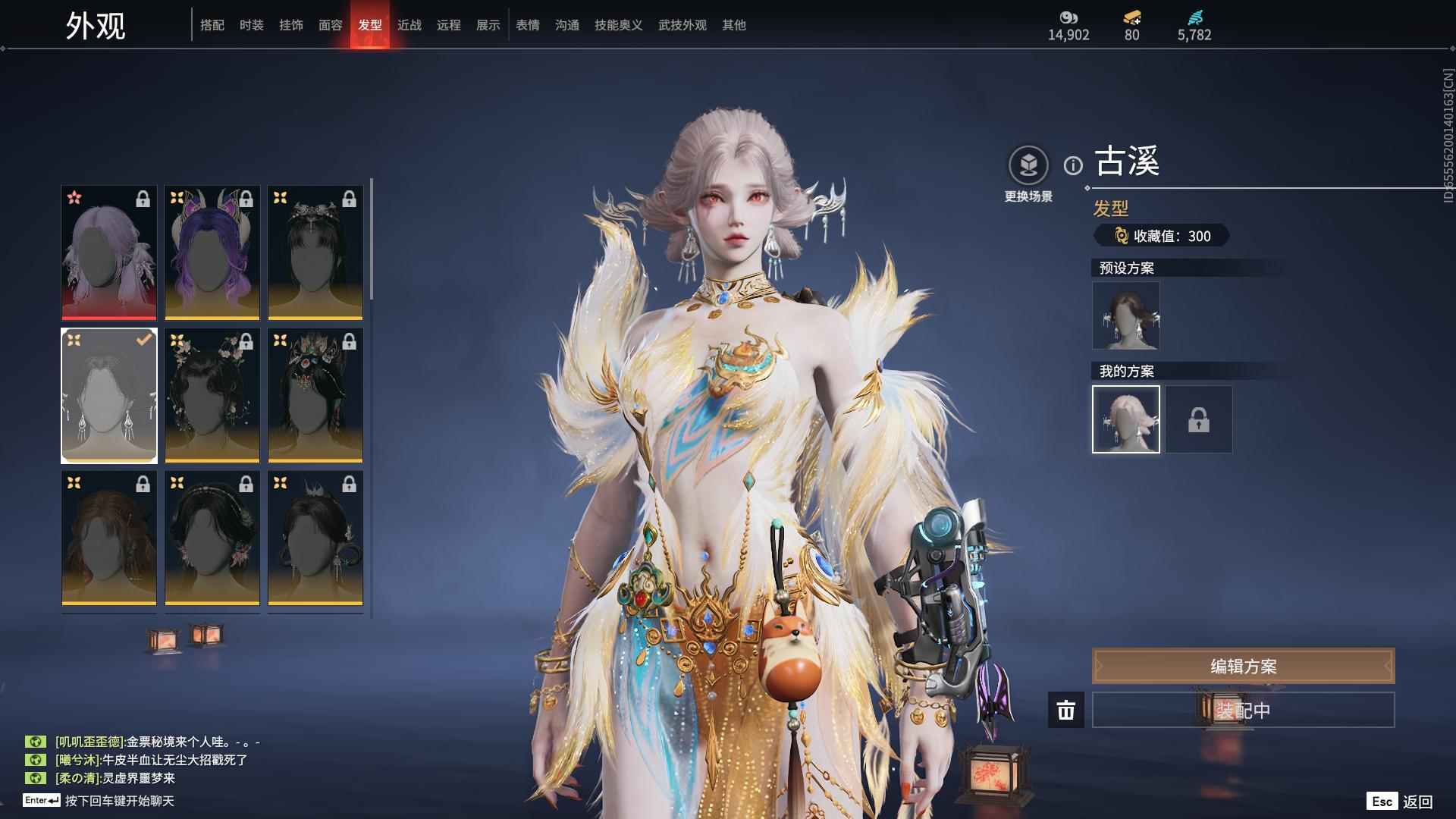
Task: Select the 武技外观 tab
Action: 682,25
